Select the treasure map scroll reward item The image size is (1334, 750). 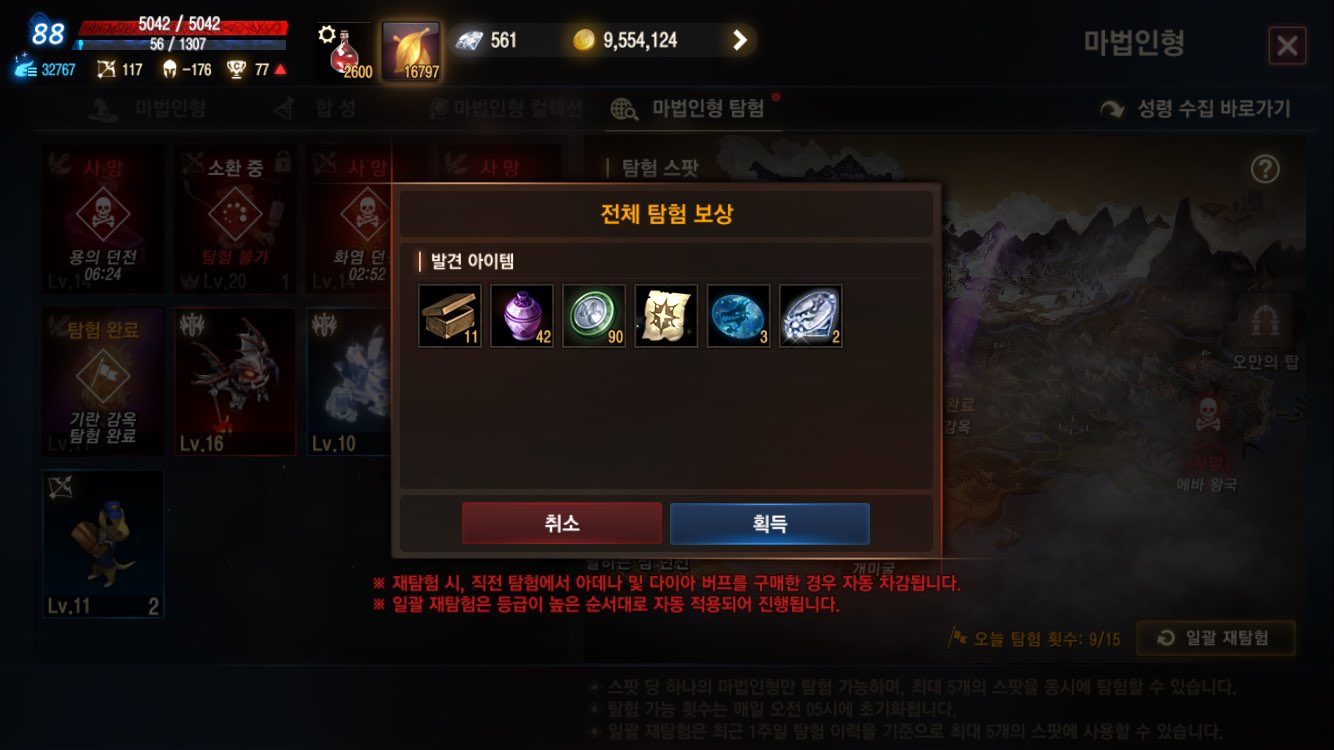tap(666, 316)
